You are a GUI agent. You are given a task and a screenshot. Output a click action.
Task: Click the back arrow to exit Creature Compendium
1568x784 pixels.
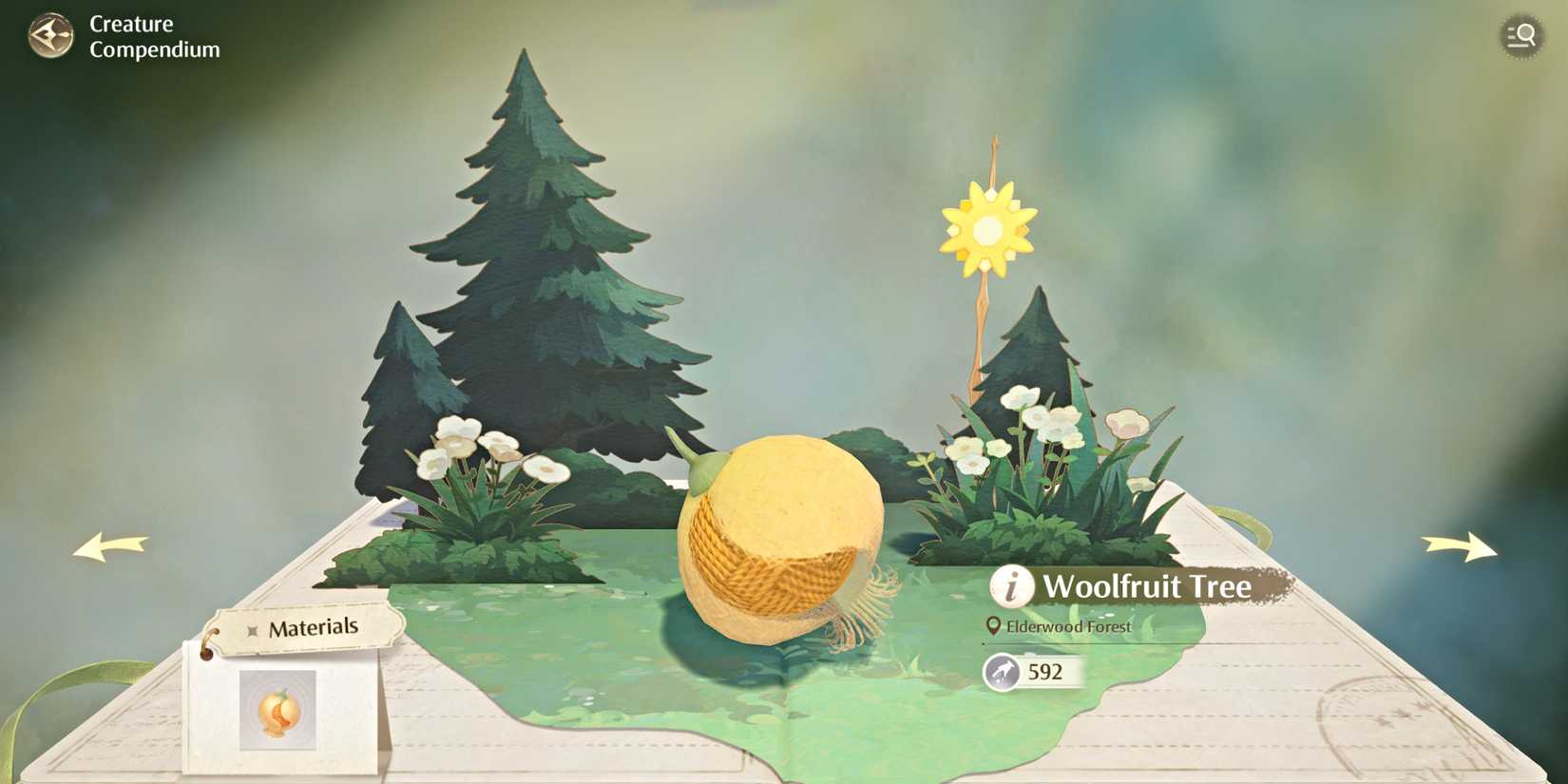coord(52,36)
